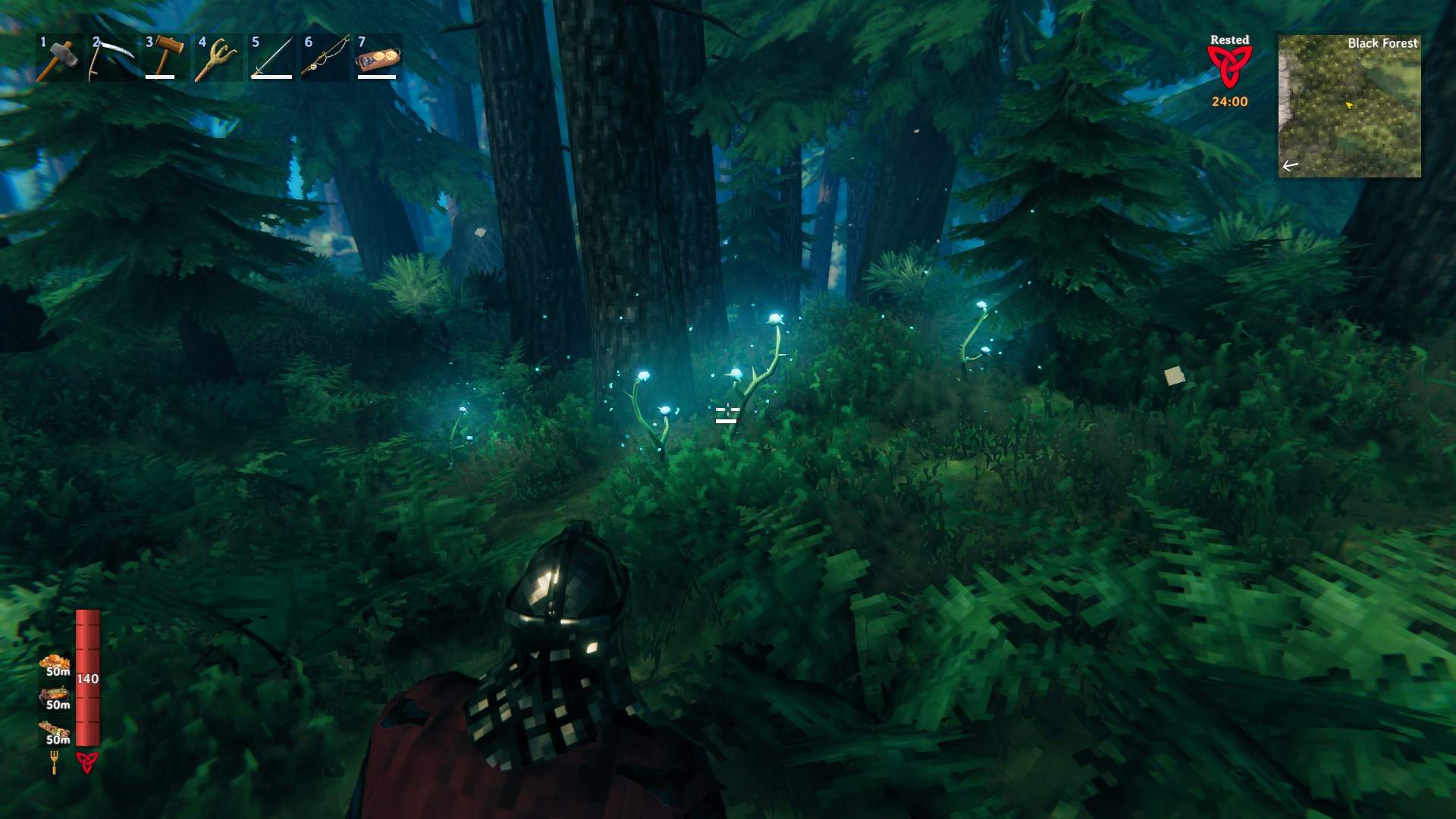Choose the wooden build hammer in slot 3

click(165, 57)
